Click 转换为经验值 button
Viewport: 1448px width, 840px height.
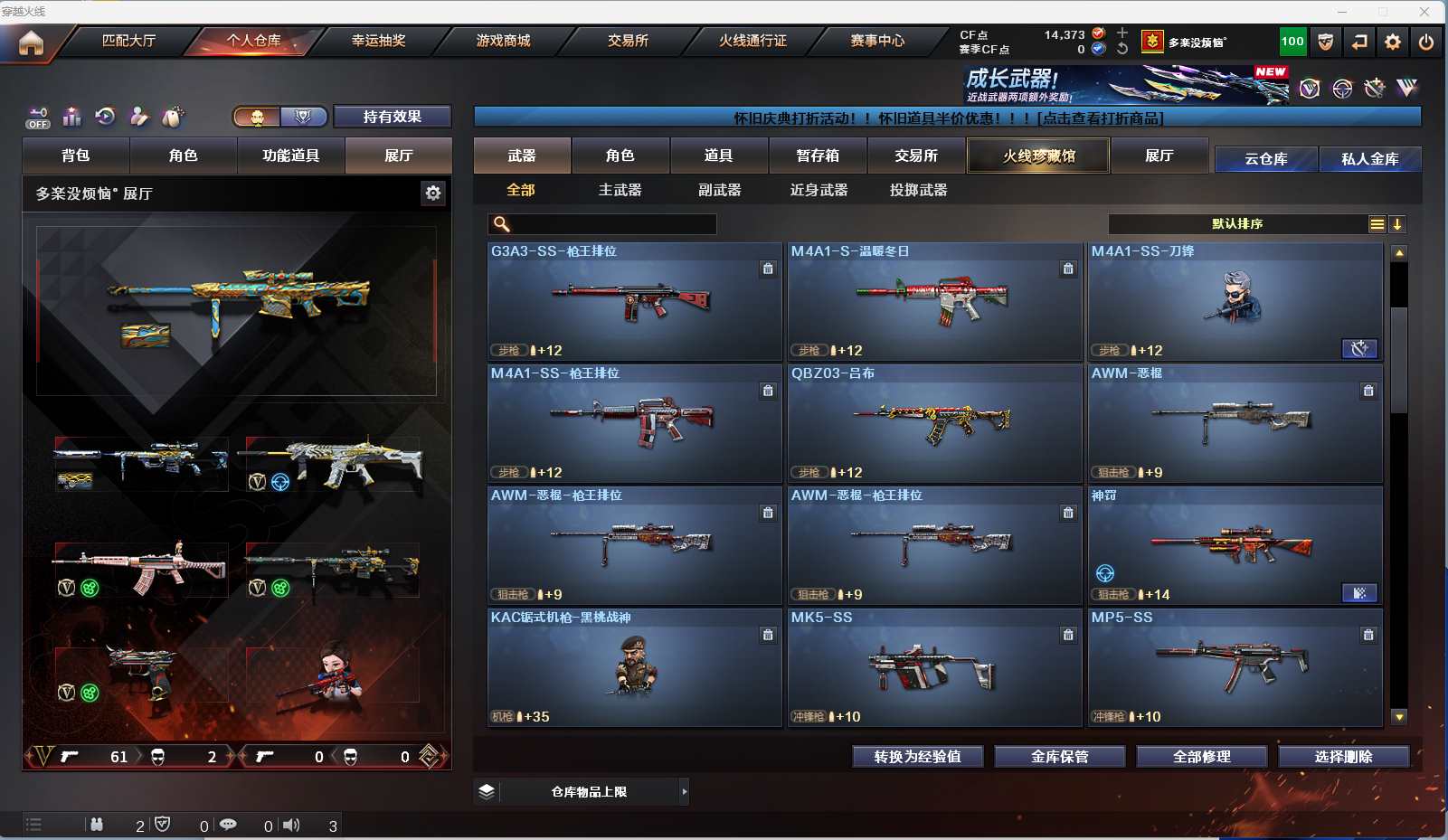pyautogui.click(x=917, y=757)
